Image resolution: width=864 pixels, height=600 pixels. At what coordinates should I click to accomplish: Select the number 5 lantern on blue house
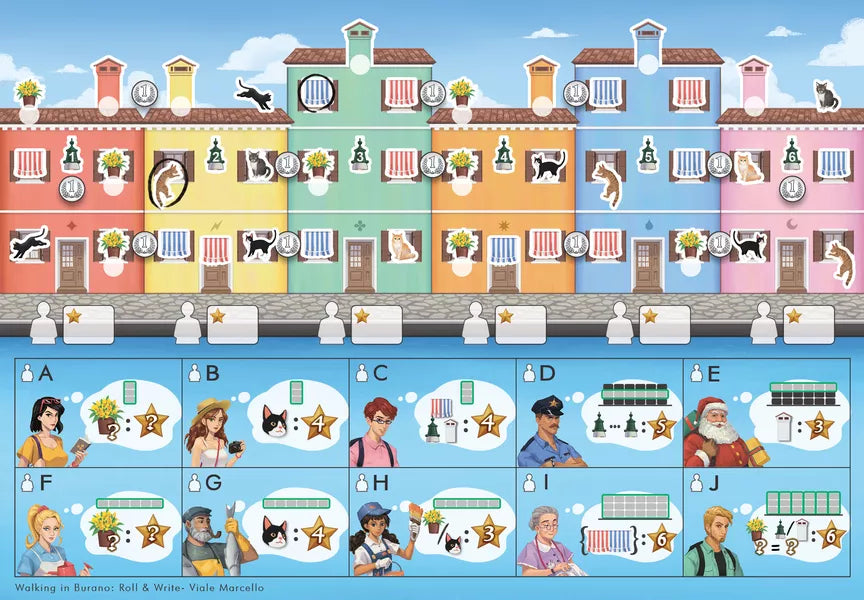click(x=648, y=155)
